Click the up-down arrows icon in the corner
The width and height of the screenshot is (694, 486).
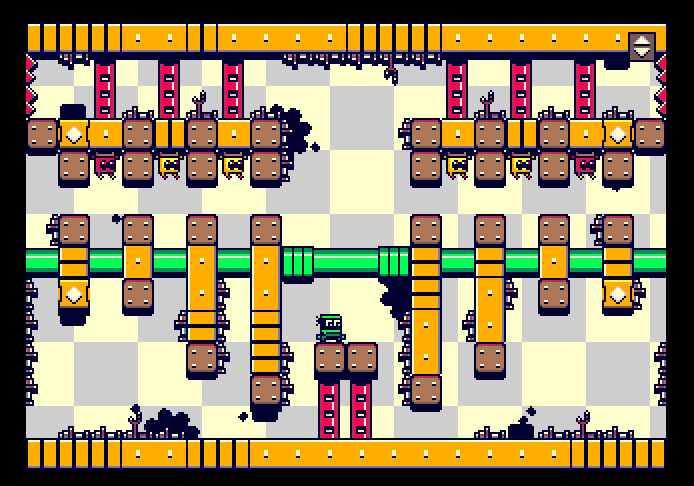[x=641, y=45]
